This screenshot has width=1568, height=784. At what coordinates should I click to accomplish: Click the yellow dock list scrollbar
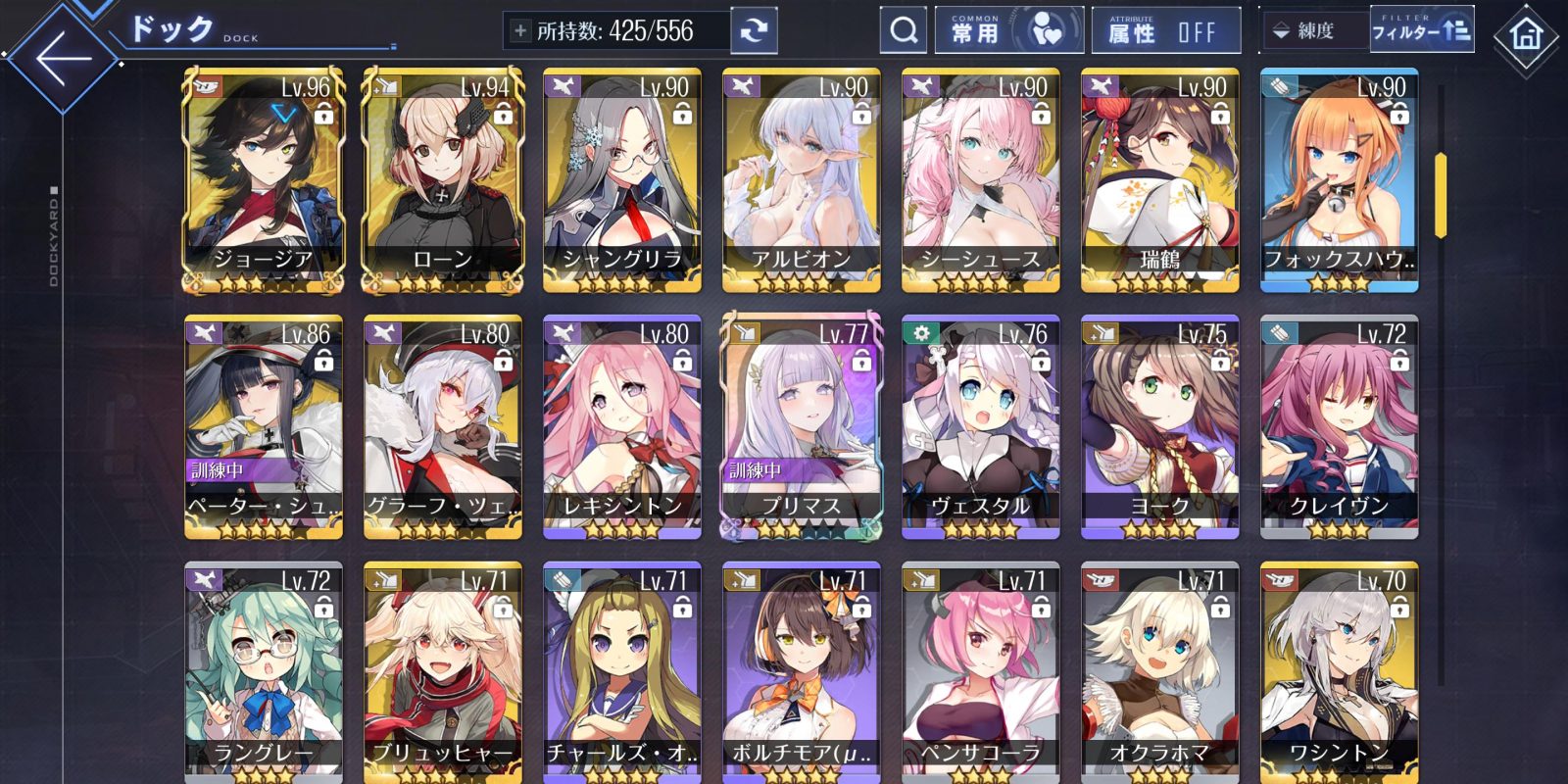[1441, 196]
